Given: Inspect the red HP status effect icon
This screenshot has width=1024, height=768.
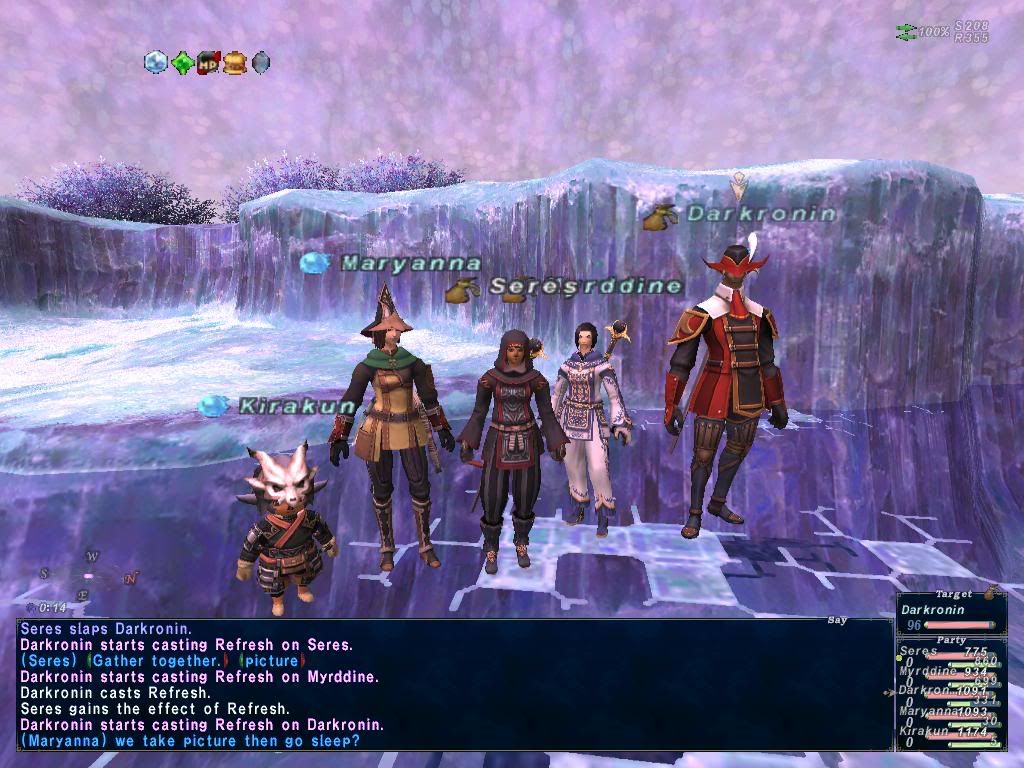Looking at the screenshot, I should pyautogui.click(x=208, y=63).
